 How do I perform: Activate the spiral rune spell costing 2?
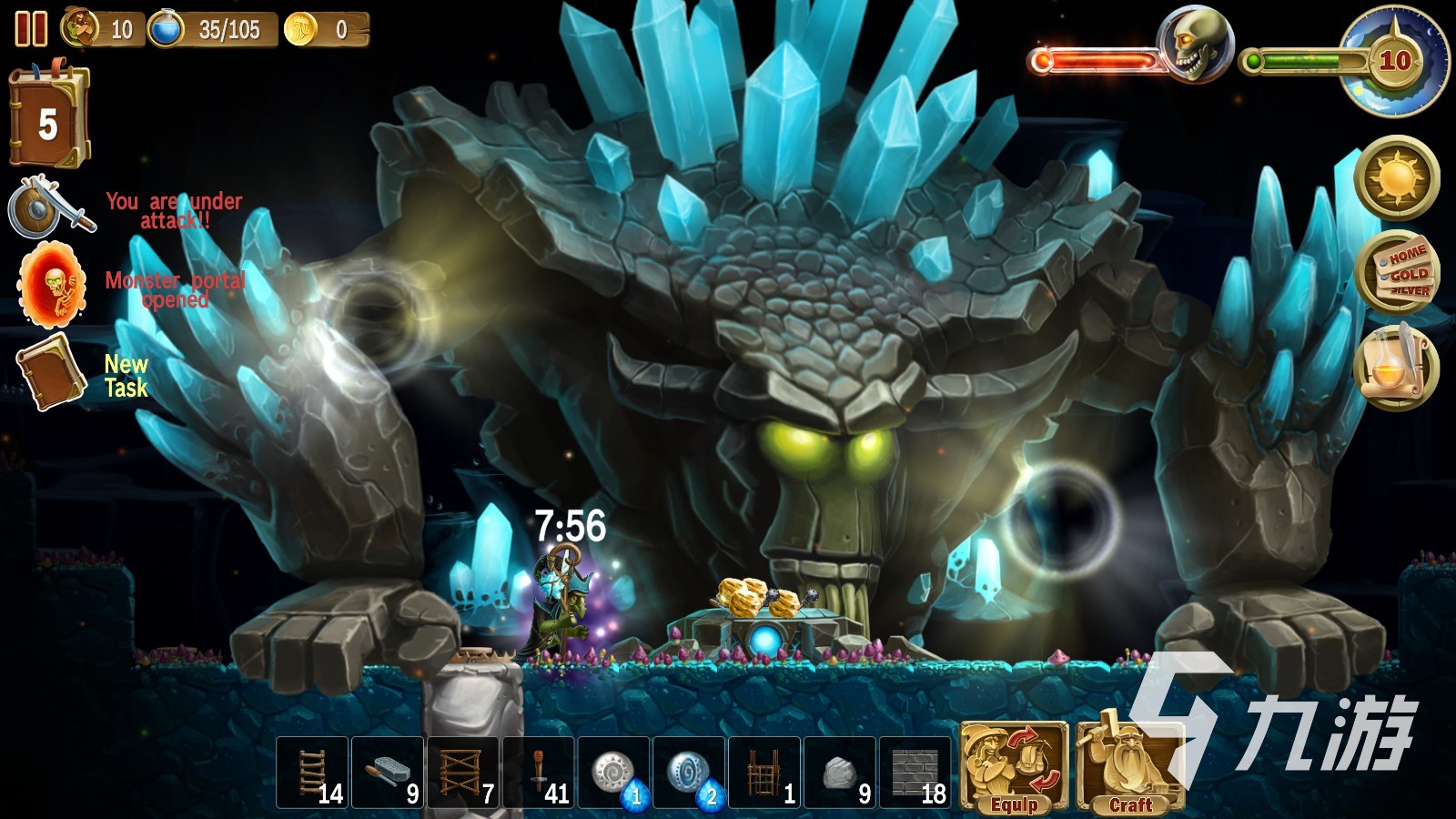[690, 773]
